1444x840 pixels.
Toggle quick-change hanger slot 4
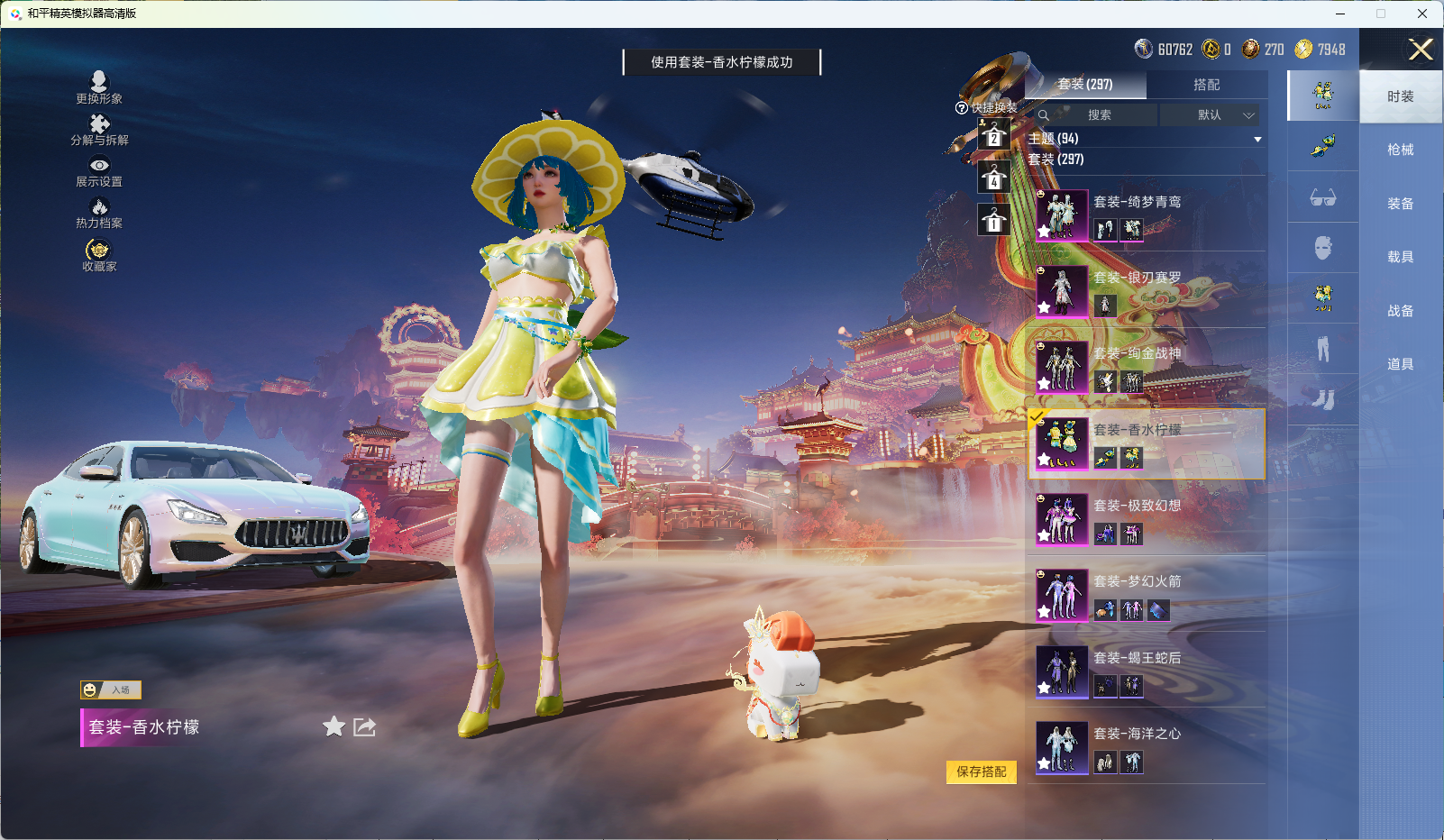tap(994, 178)
